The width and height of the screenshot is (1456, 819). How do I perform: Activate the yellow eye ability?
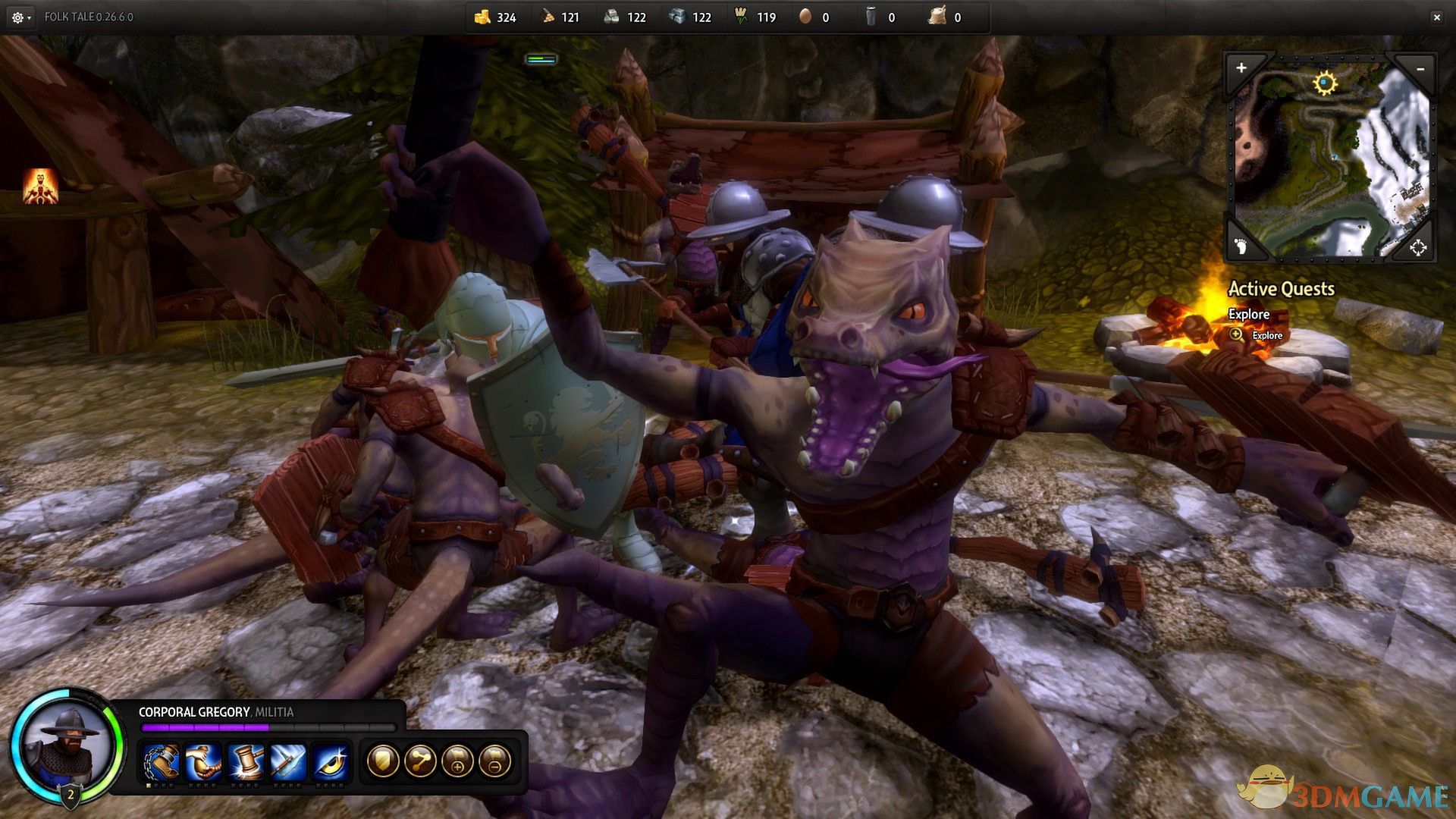331,761
